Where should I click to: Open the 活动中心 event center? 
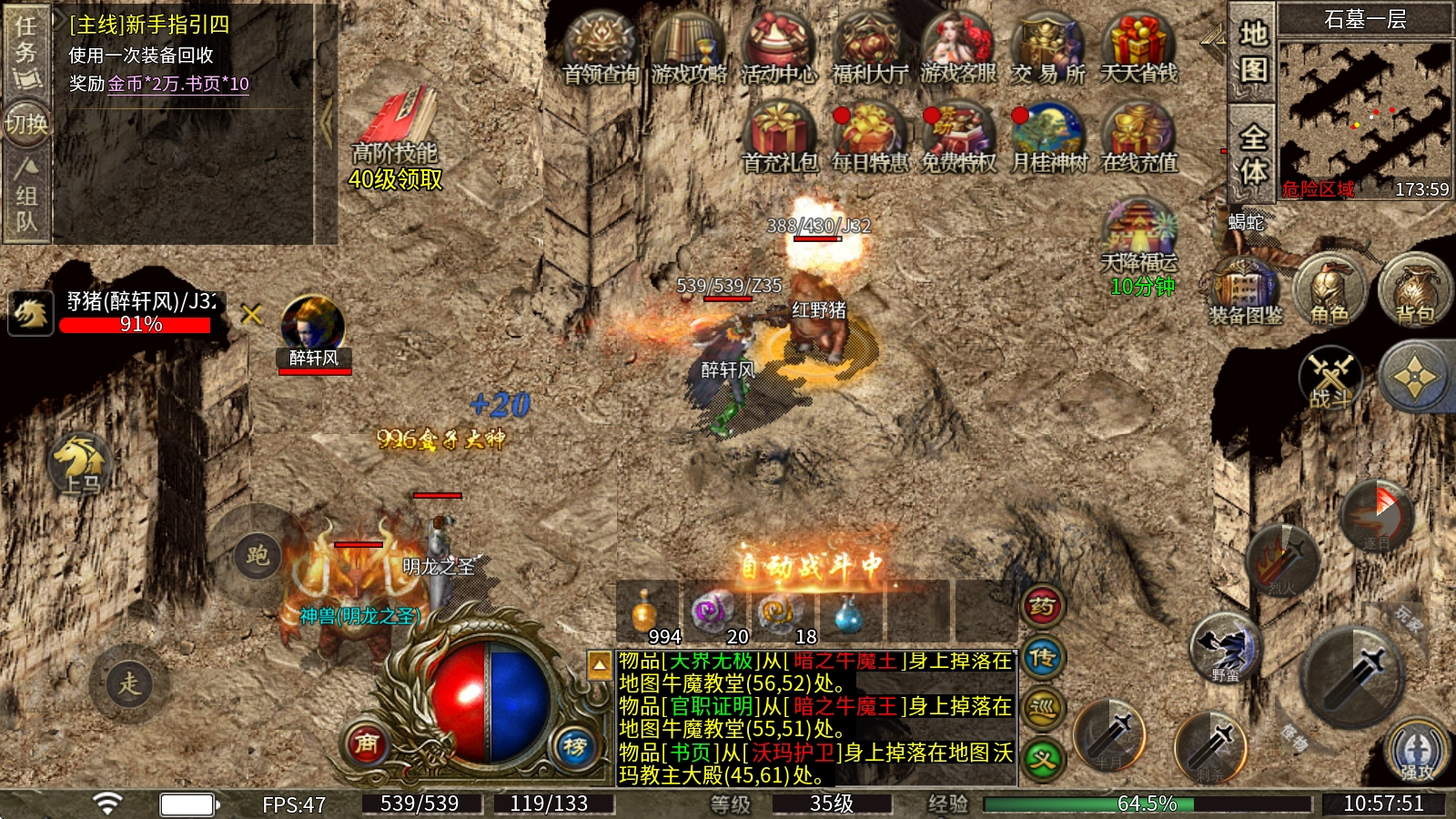[778, 45]
